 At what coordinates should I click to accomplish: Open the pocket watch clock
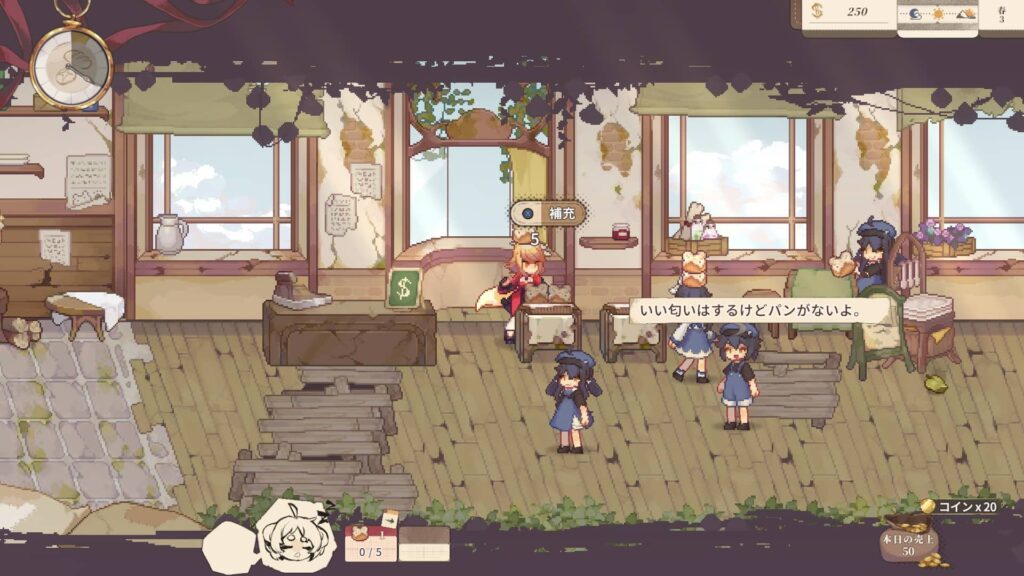[x=71, y=64]
